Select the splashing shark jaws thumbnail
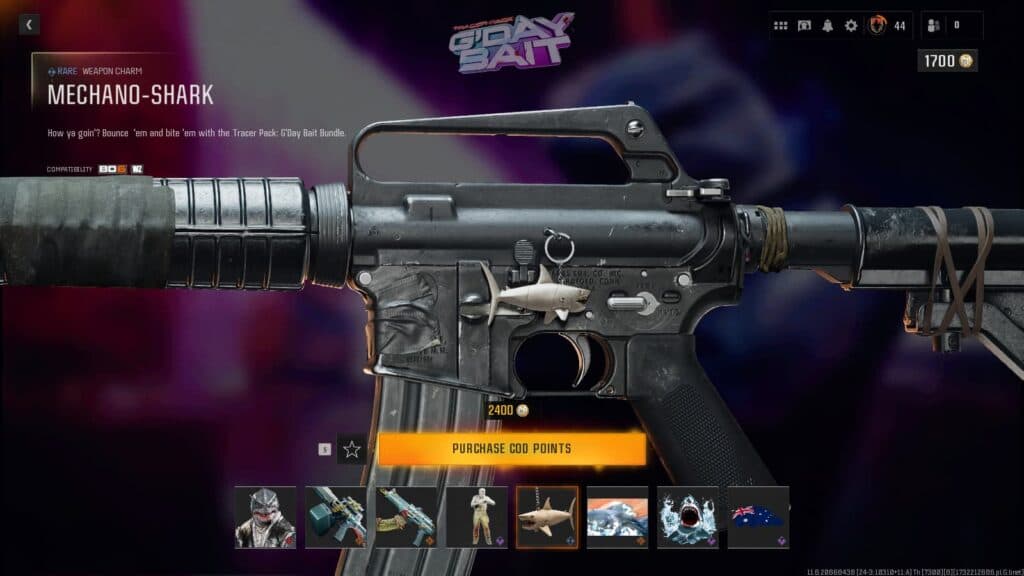 (x=688, y=517)
